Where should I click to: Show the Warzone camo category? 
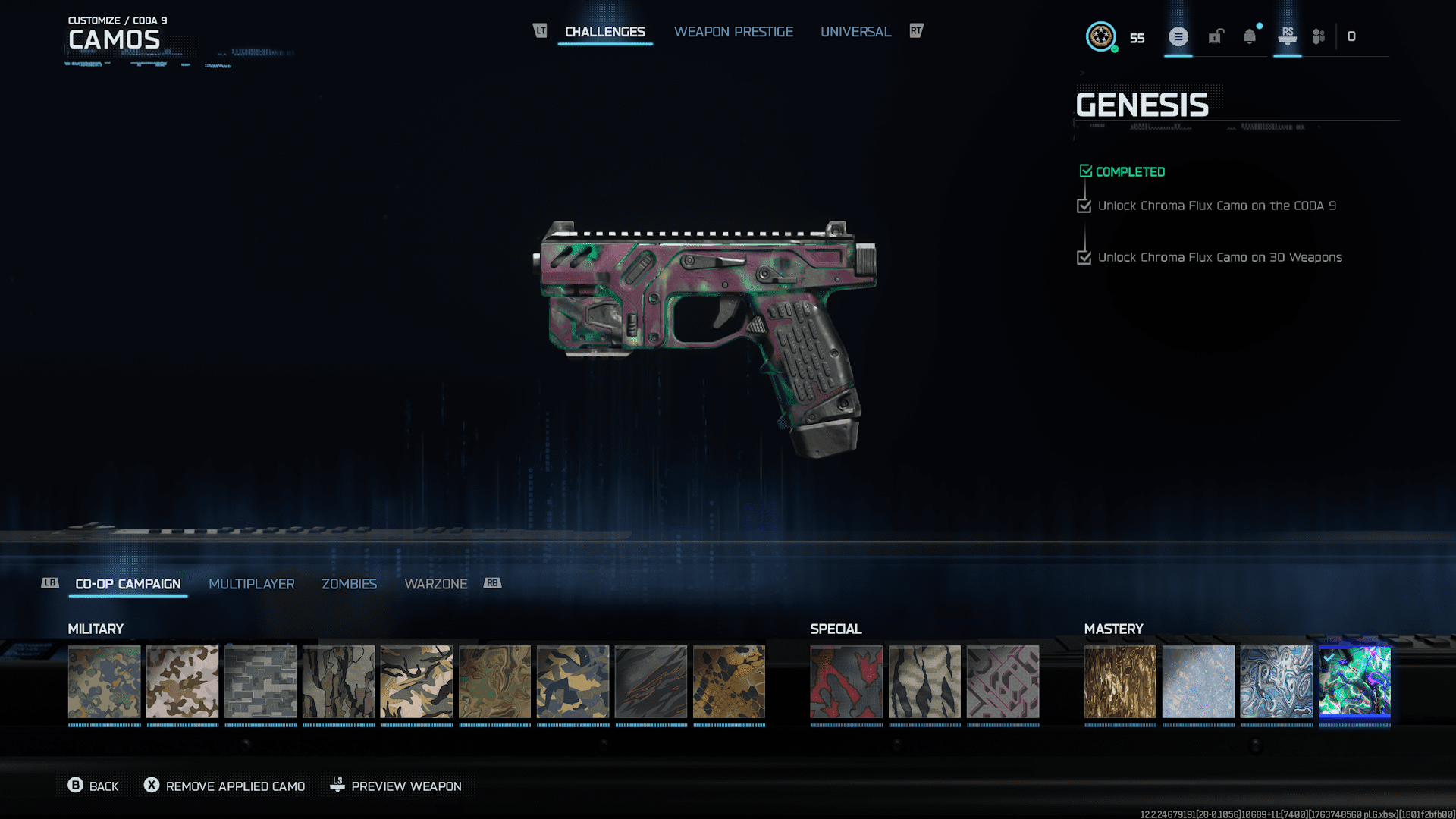pyautogui.click(x=435, y=584)
